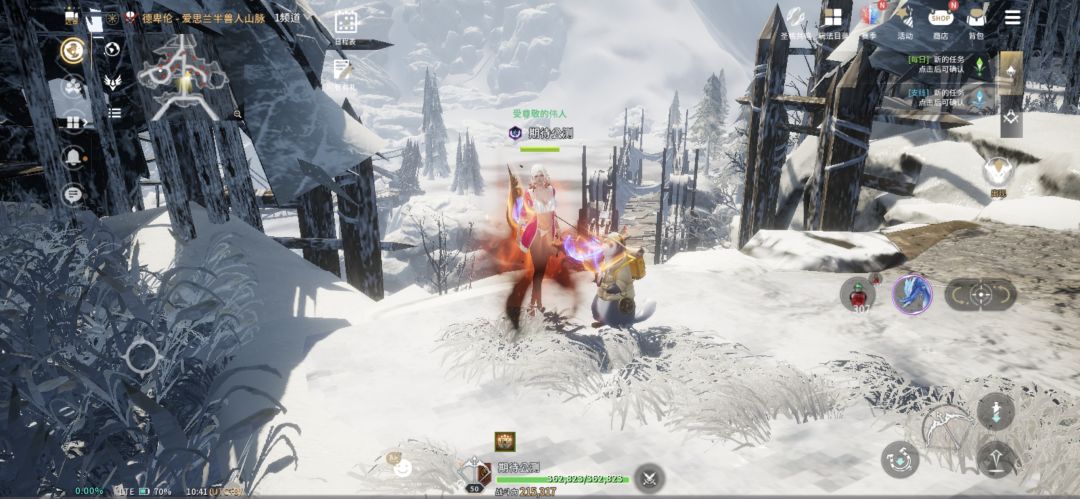Open the schedule (日程表) calendar
The height and width of the screenshot is (499, 1080).
point(346,23)
